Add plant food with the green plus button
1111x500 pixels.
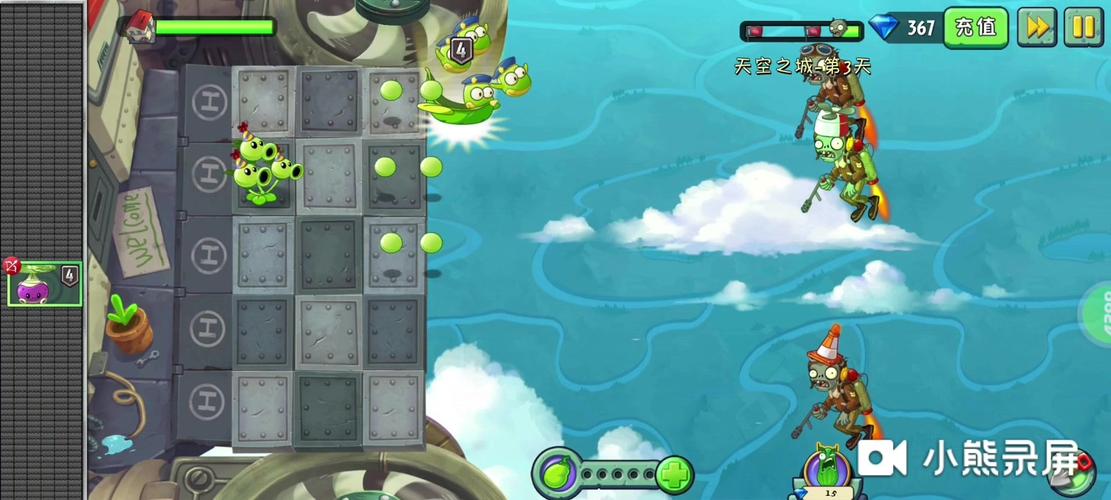[676, 472]
